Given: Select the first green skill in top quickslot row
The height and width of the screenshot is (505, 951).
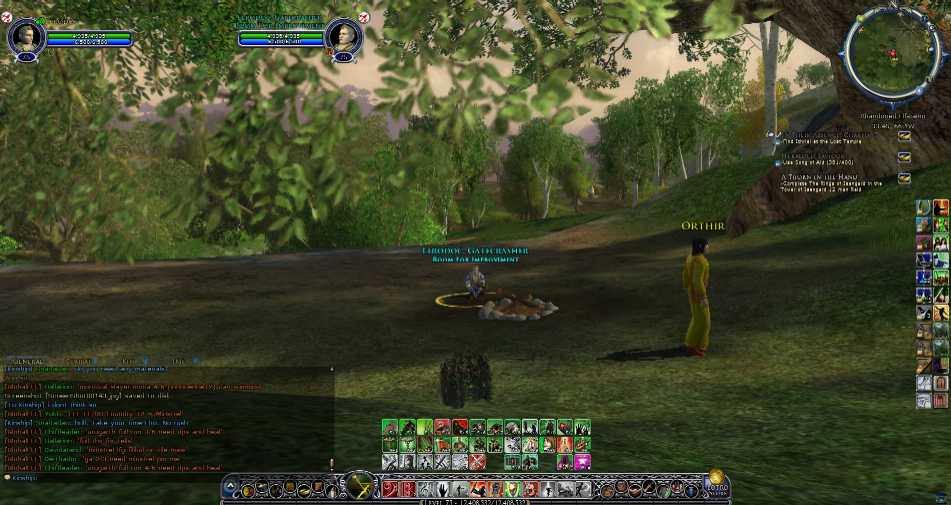Looking at the screenshot, I should [389, 427].
